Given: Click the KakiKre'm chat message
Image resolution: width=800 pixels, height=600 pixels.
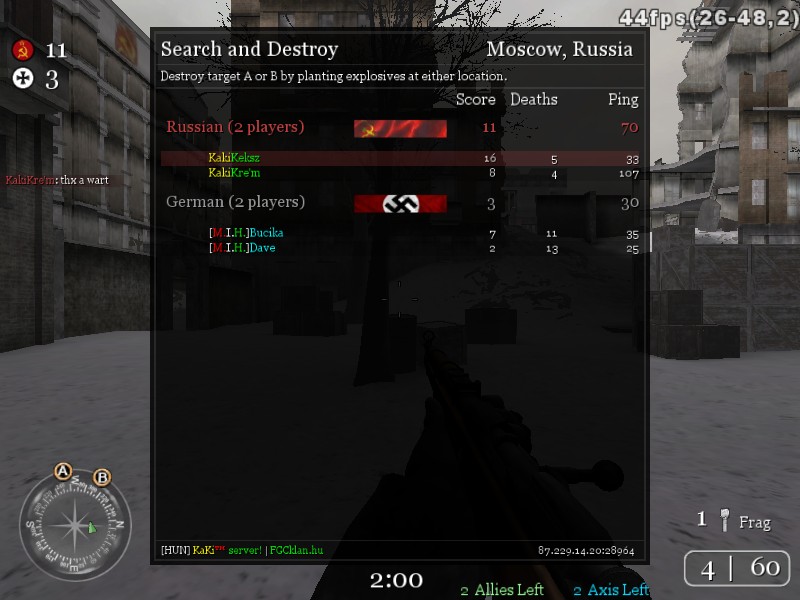Looking at the screenshot, I should pos(57,180).
